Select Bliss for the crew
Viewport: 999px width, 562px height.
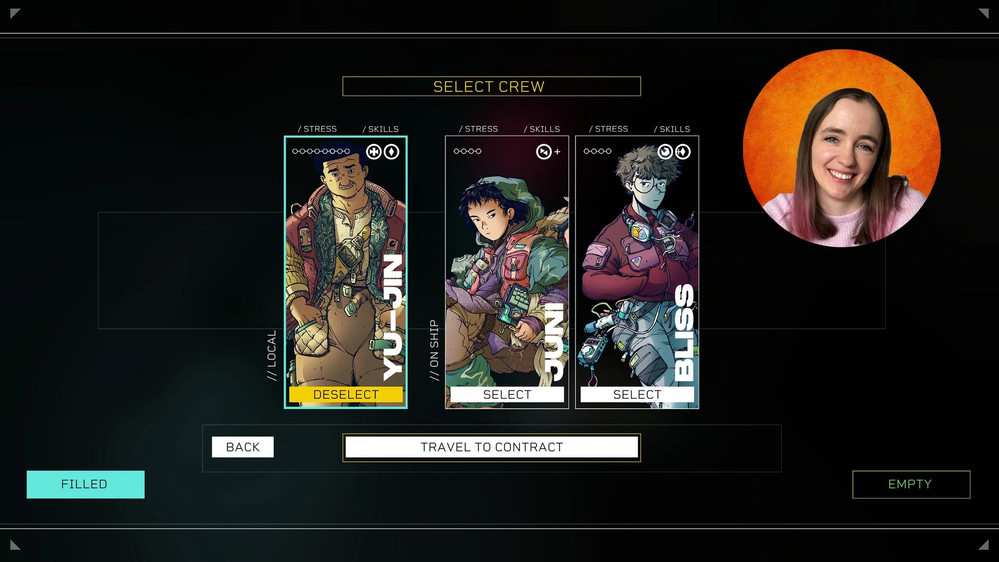point(637,395)
